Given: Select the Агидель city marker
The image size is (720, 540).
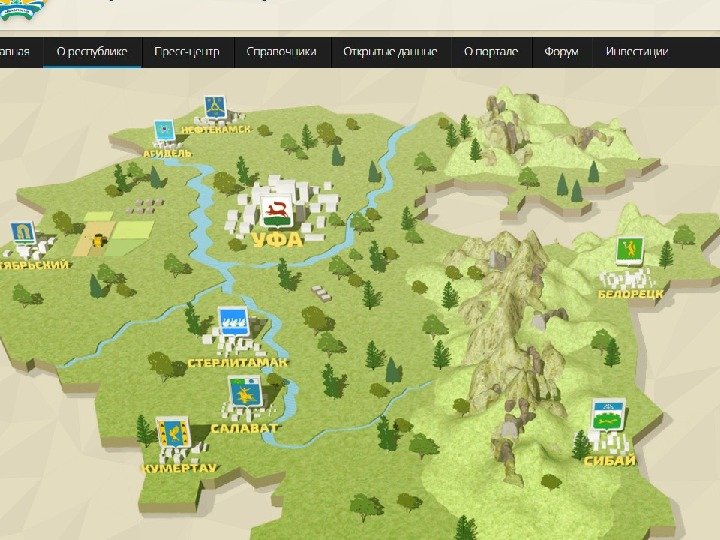Looking at the screenshot, I should pos(164,131).
